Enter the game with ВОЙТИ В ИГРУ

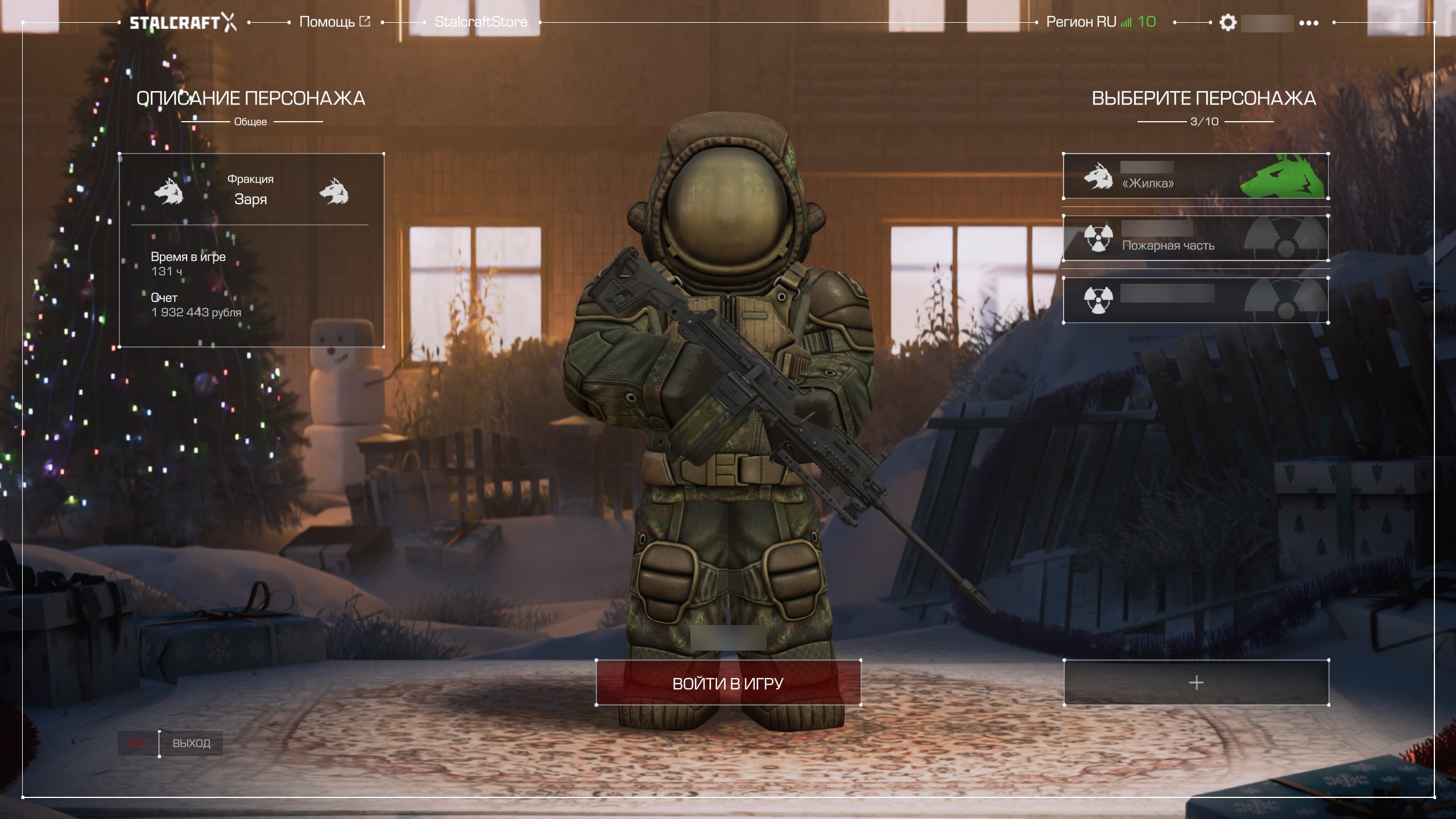coord(728,682)
